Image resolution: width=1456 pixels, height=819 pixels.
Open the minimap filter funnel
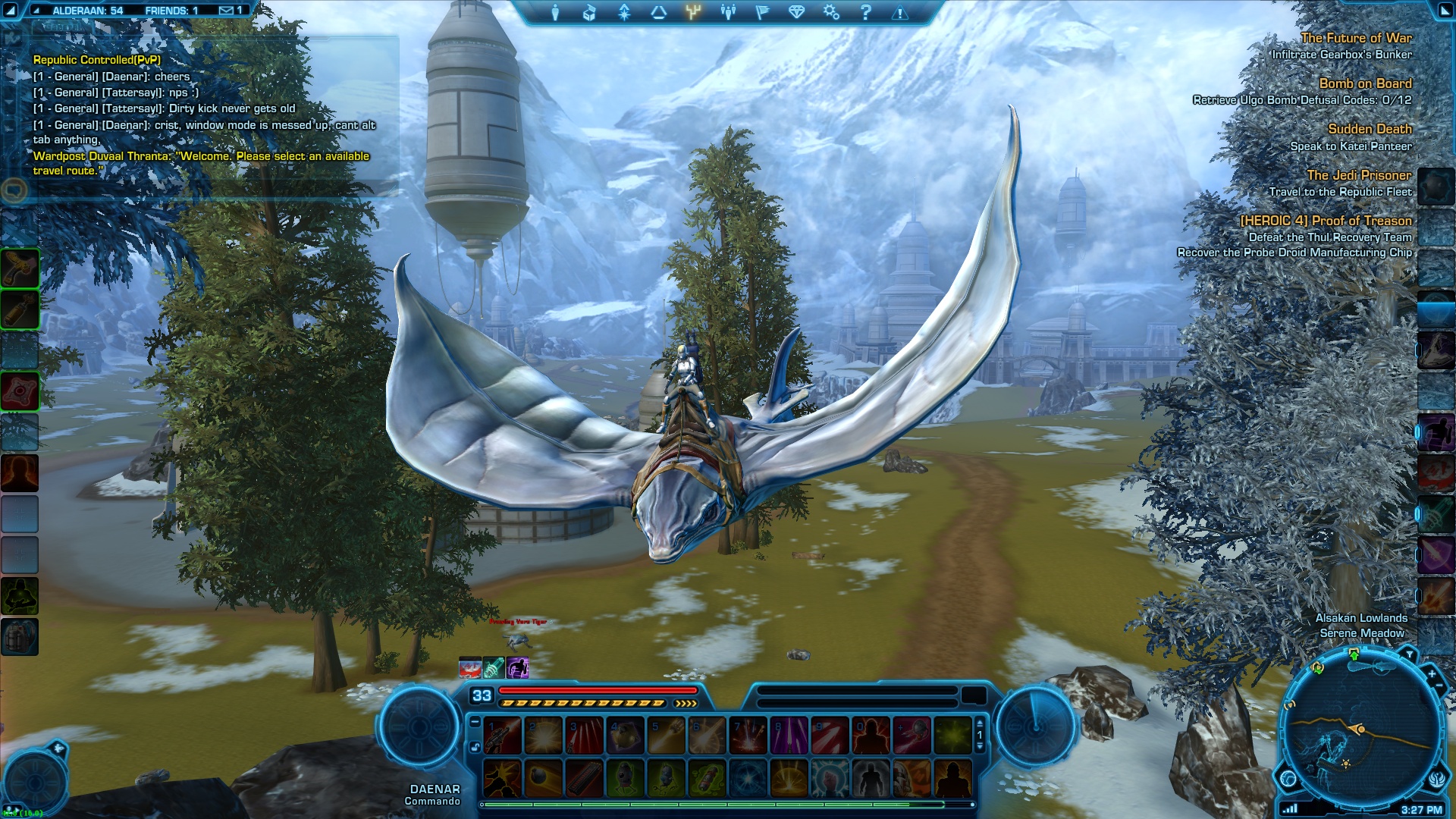tap(1409, 654)
